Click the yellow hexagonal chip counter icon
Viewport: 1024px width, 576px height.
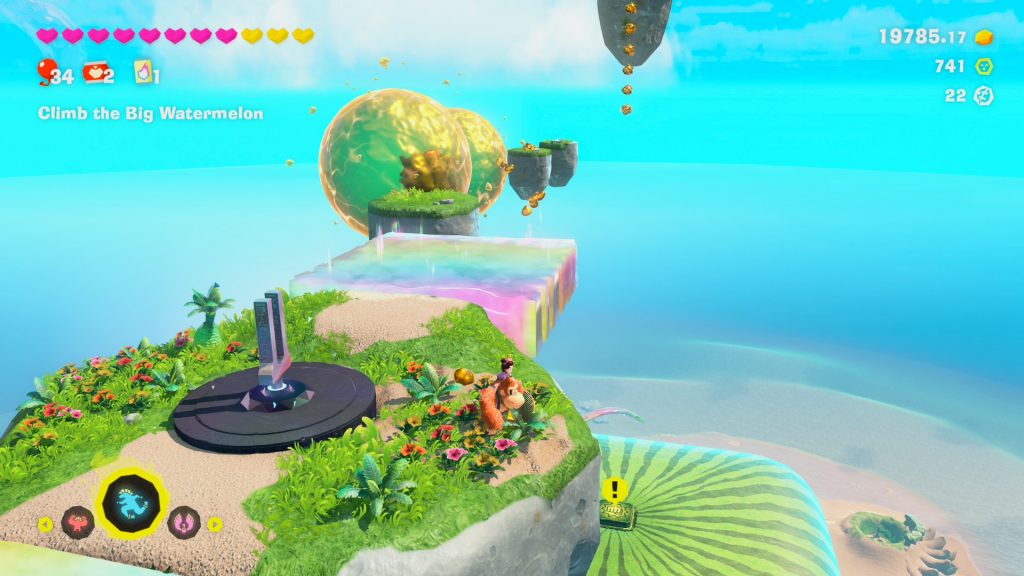click(984, 67)
